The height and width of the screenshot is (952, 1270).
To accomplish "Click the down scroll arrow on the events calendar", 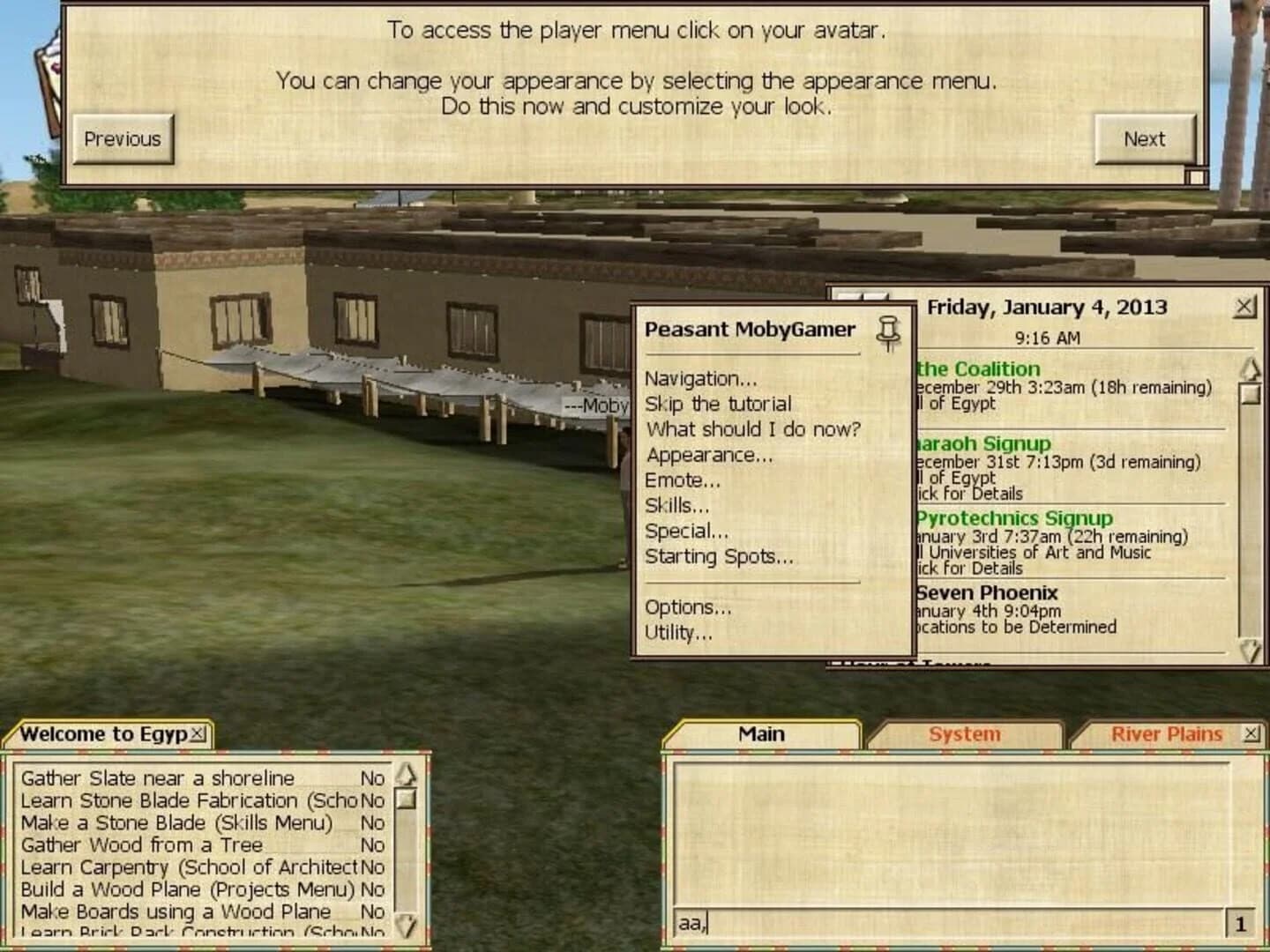I will pos(1249,651).
